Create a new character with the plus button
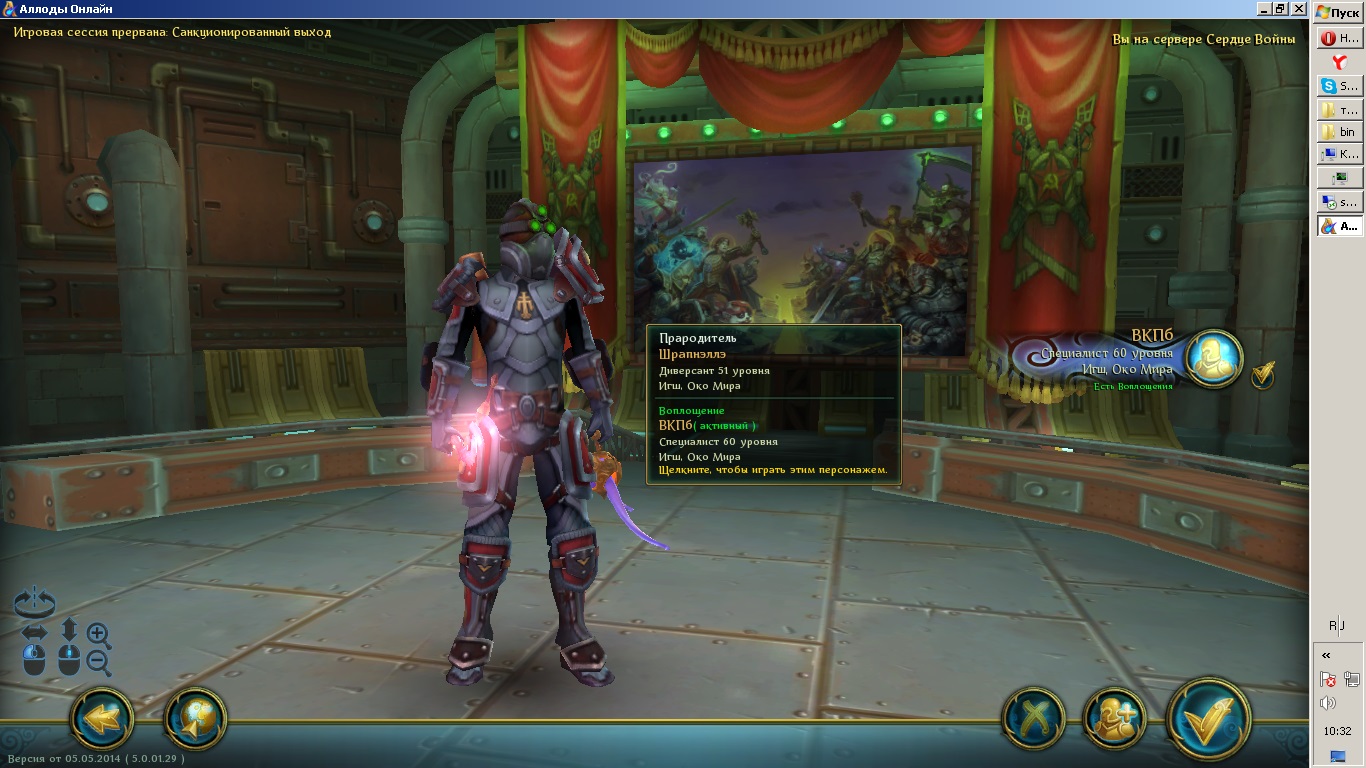The width and height of the screenshot is (1366, 768). point(1114,718)
